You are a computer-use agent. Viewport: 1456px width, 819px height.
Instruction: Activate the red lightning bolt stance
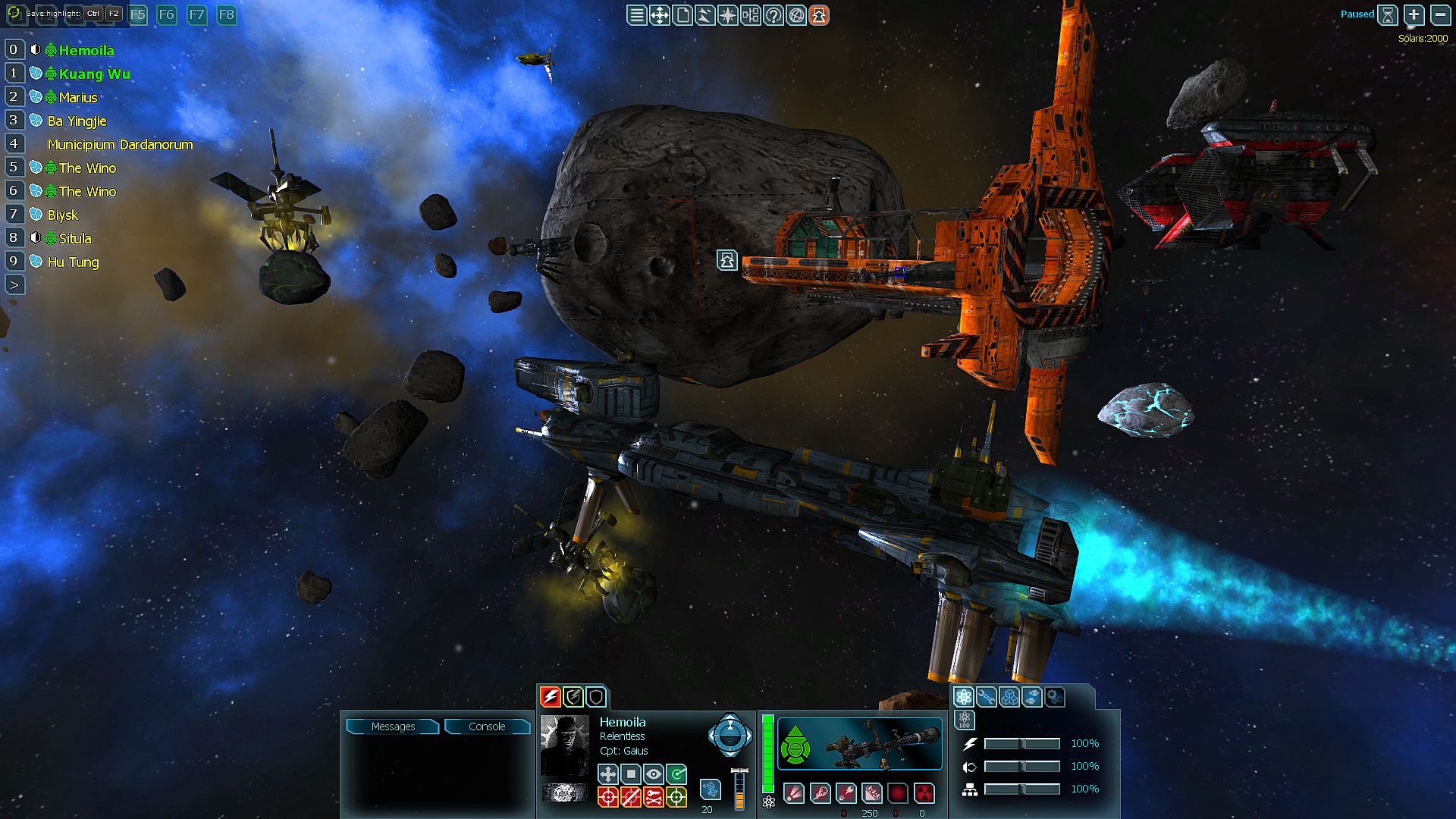click(551, 696)
